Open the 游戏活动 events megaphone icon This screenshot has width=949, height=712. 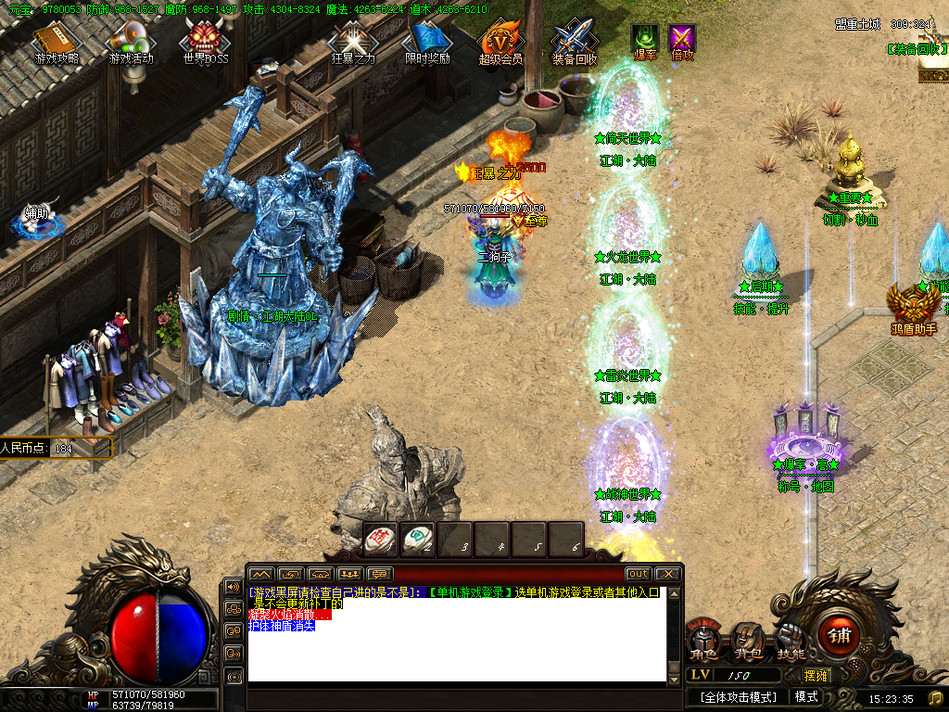[130, 42]
